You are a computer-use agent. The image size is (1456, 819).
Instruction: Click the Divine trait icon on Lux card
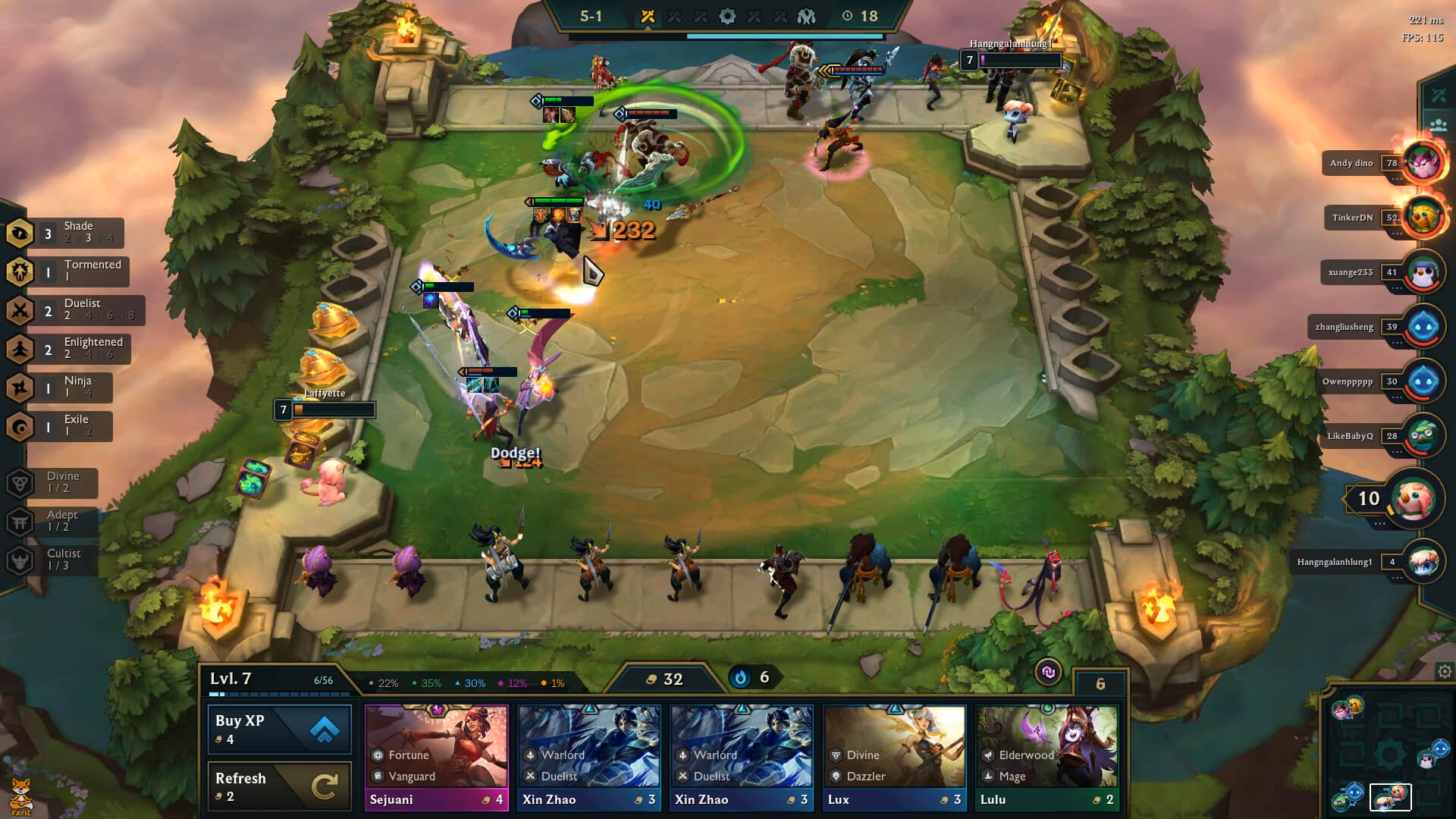click(837, 755)
